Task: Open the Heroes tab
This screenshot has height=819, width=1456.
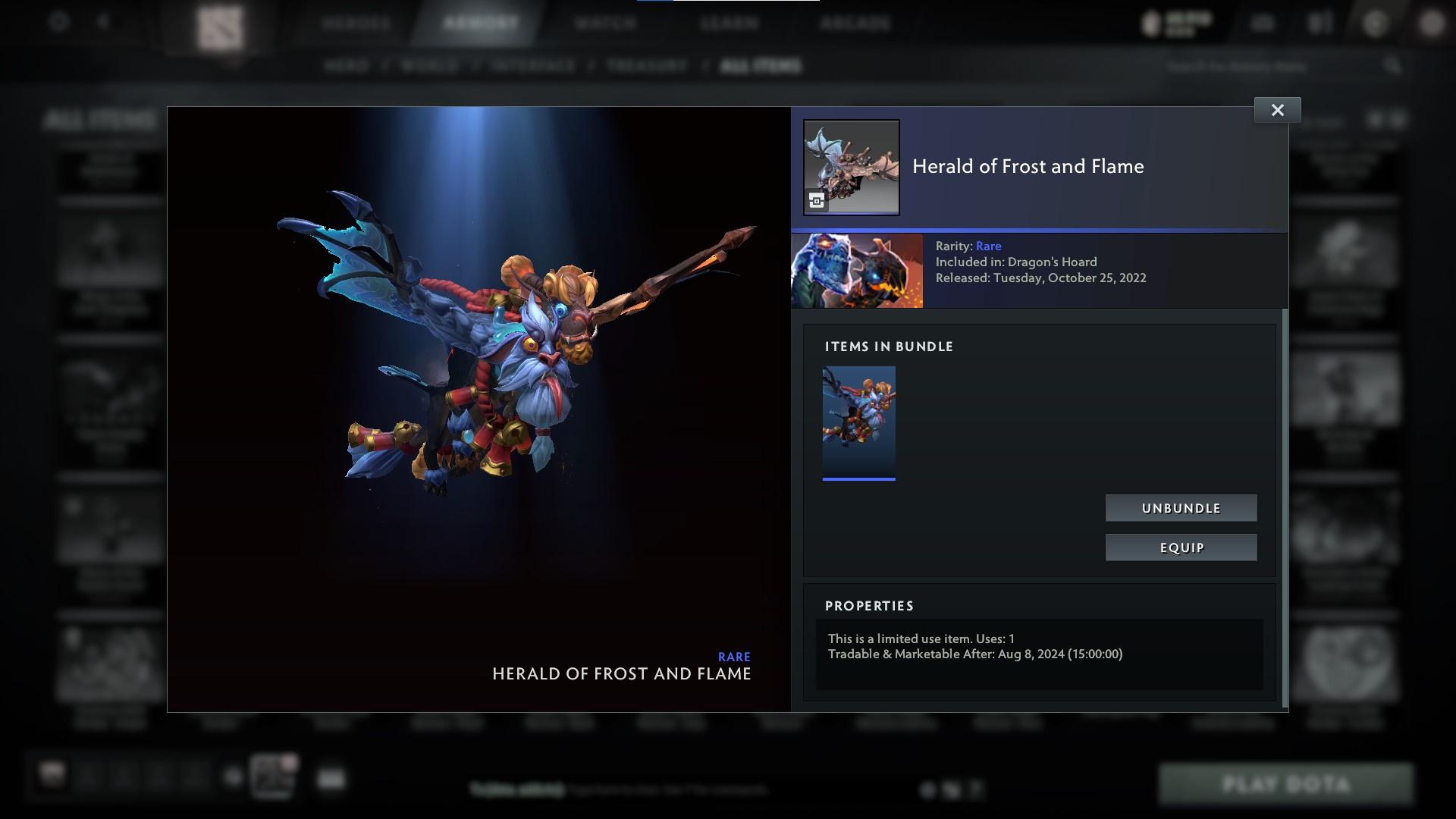Action: coord(356,23)
